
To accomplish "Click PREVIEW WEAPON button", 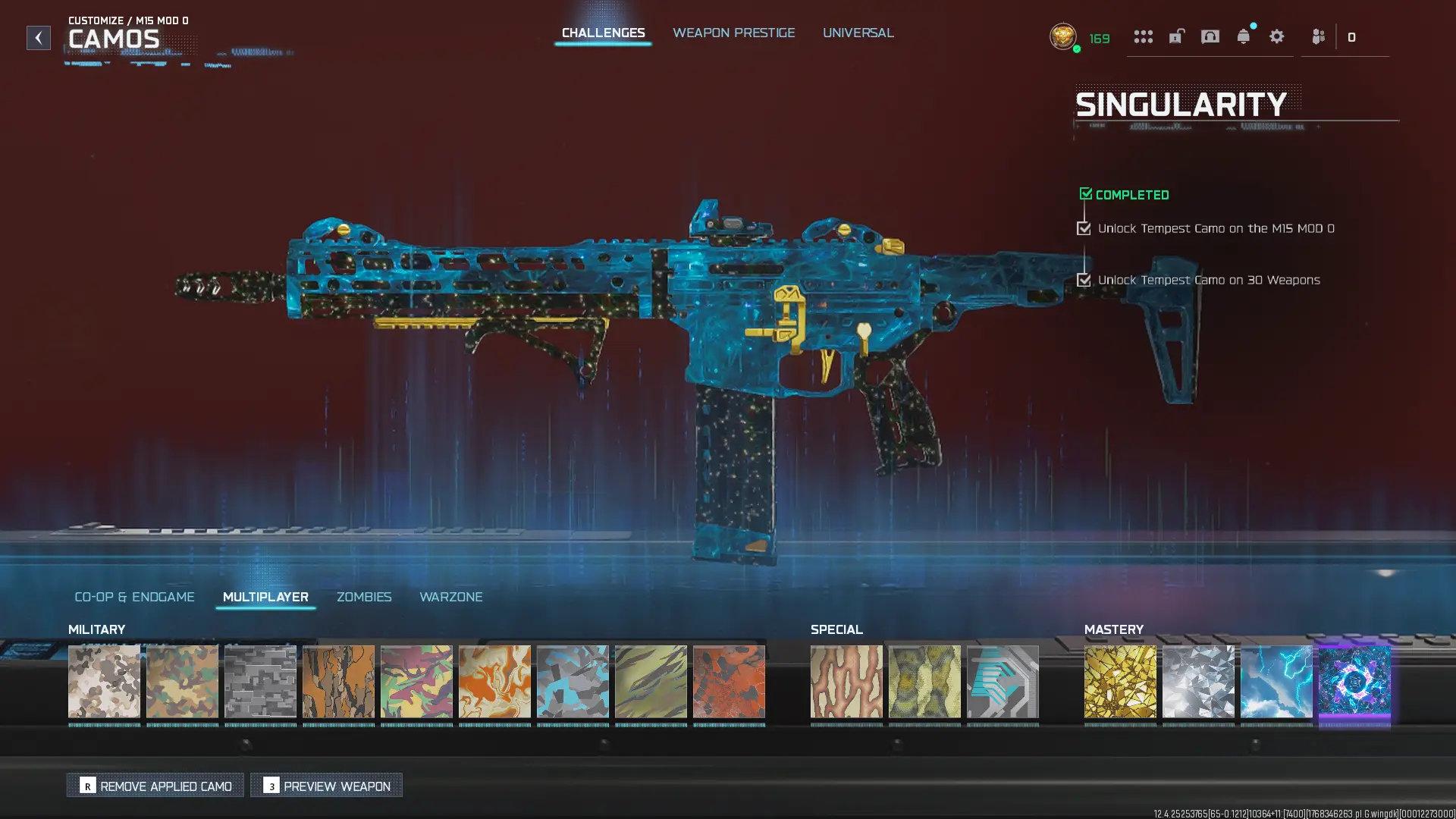I will tap(326, 786).
